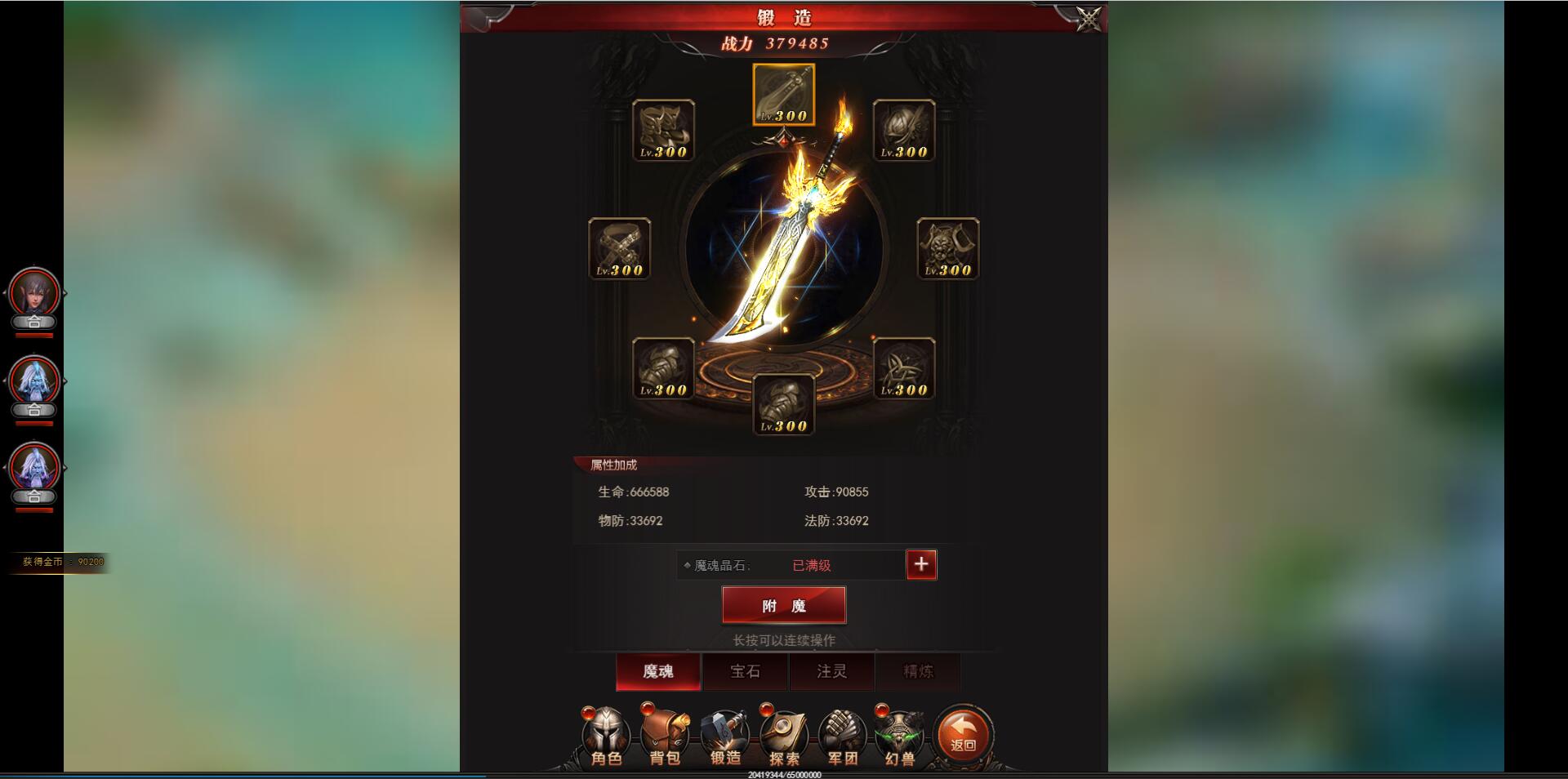Click the plus next to 魔魂晶石

(921, 565)
